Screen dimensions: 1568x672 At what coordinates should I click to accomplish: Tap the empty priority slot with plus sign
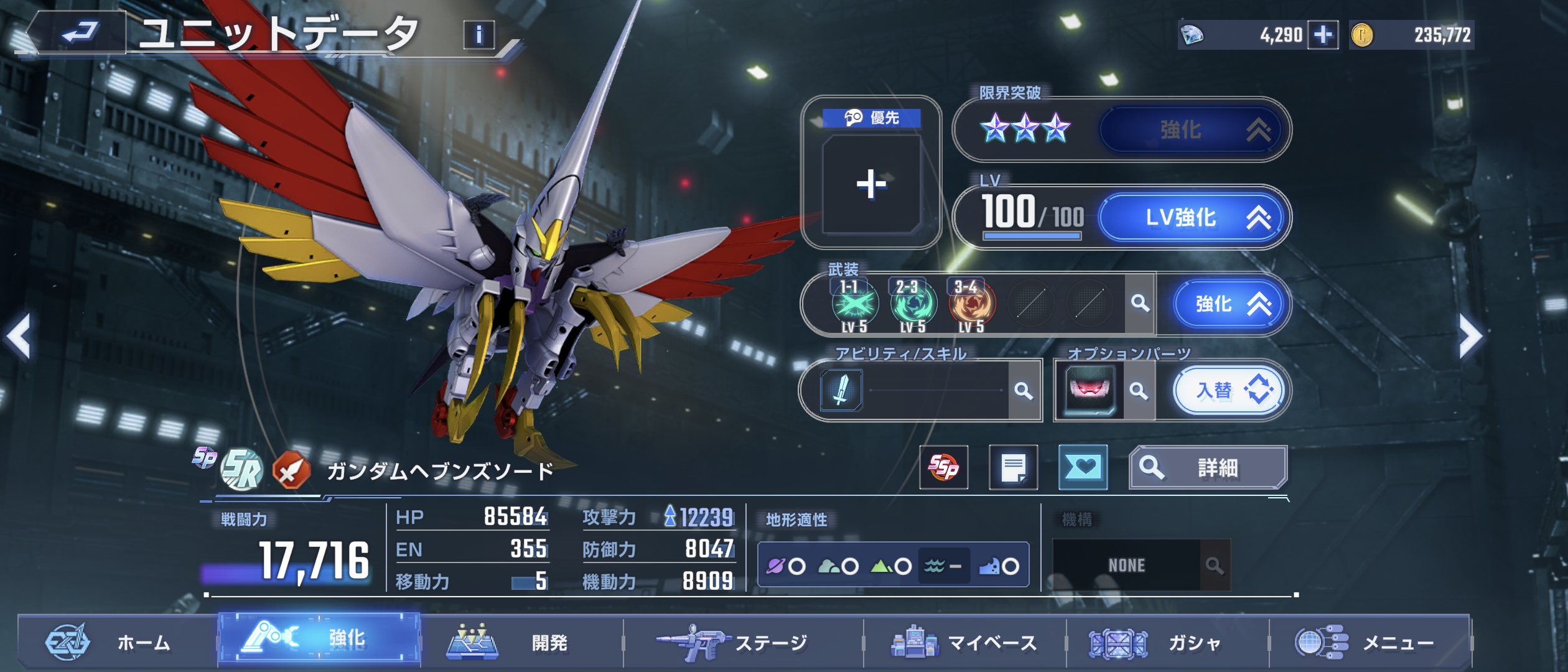[871, 184]
